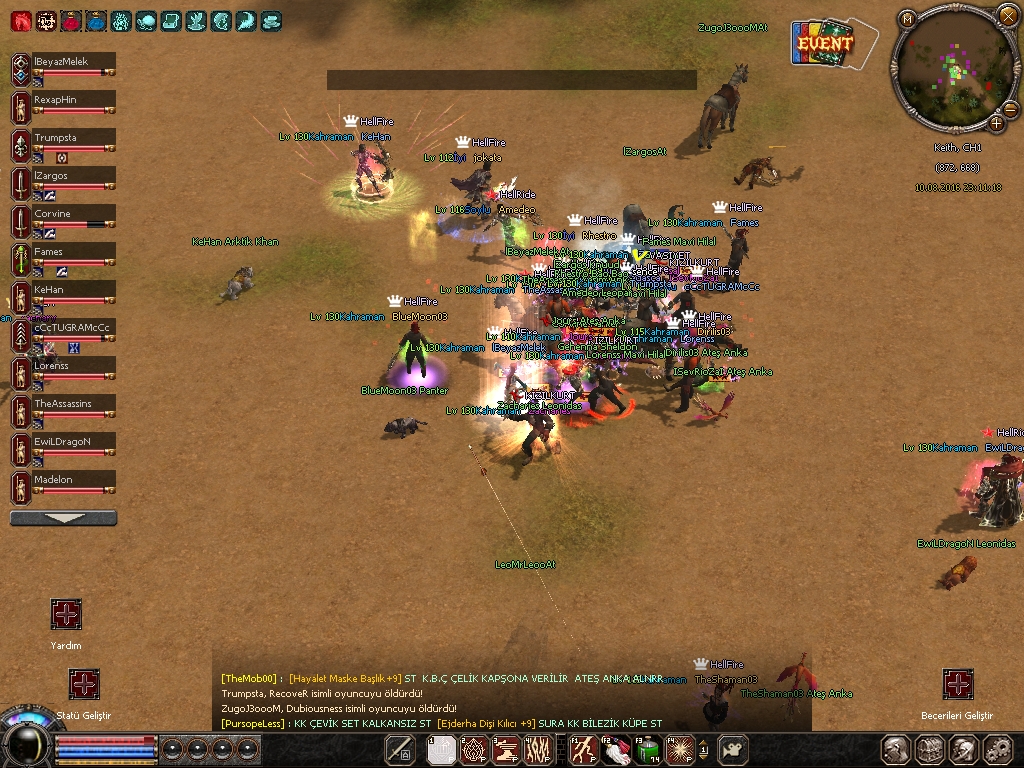Open Statü Geliştir status upgrade

(84, 685)
